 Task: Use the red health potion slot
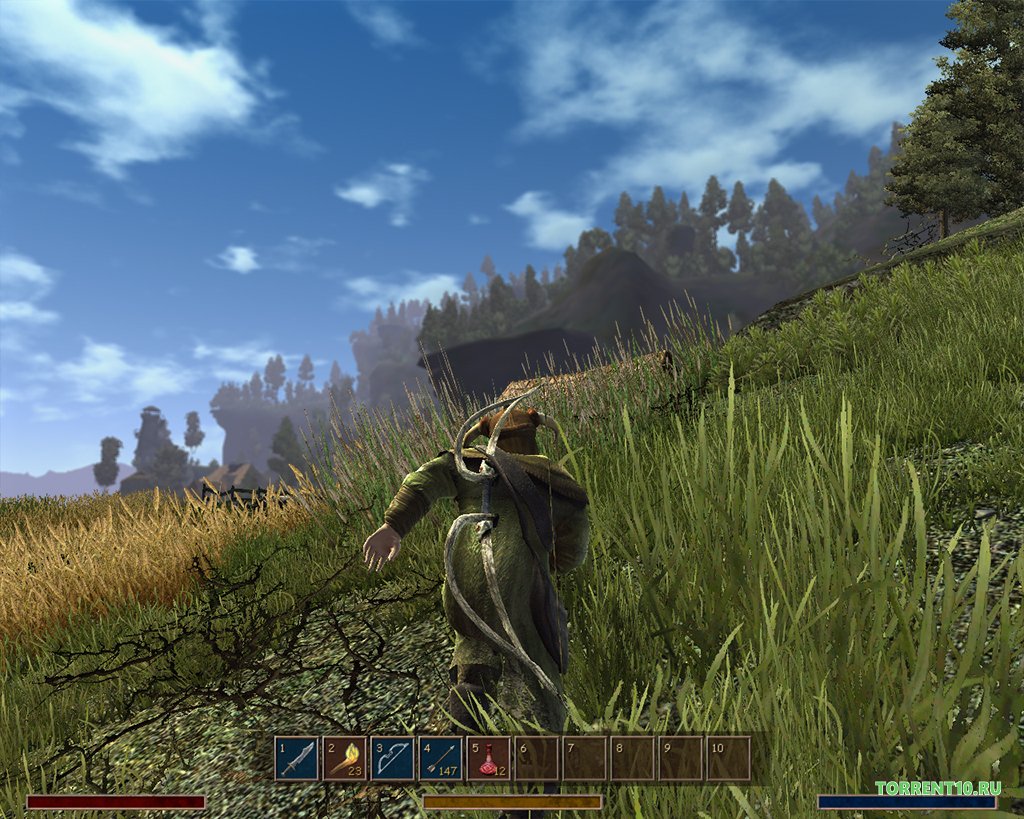(489, 759)
